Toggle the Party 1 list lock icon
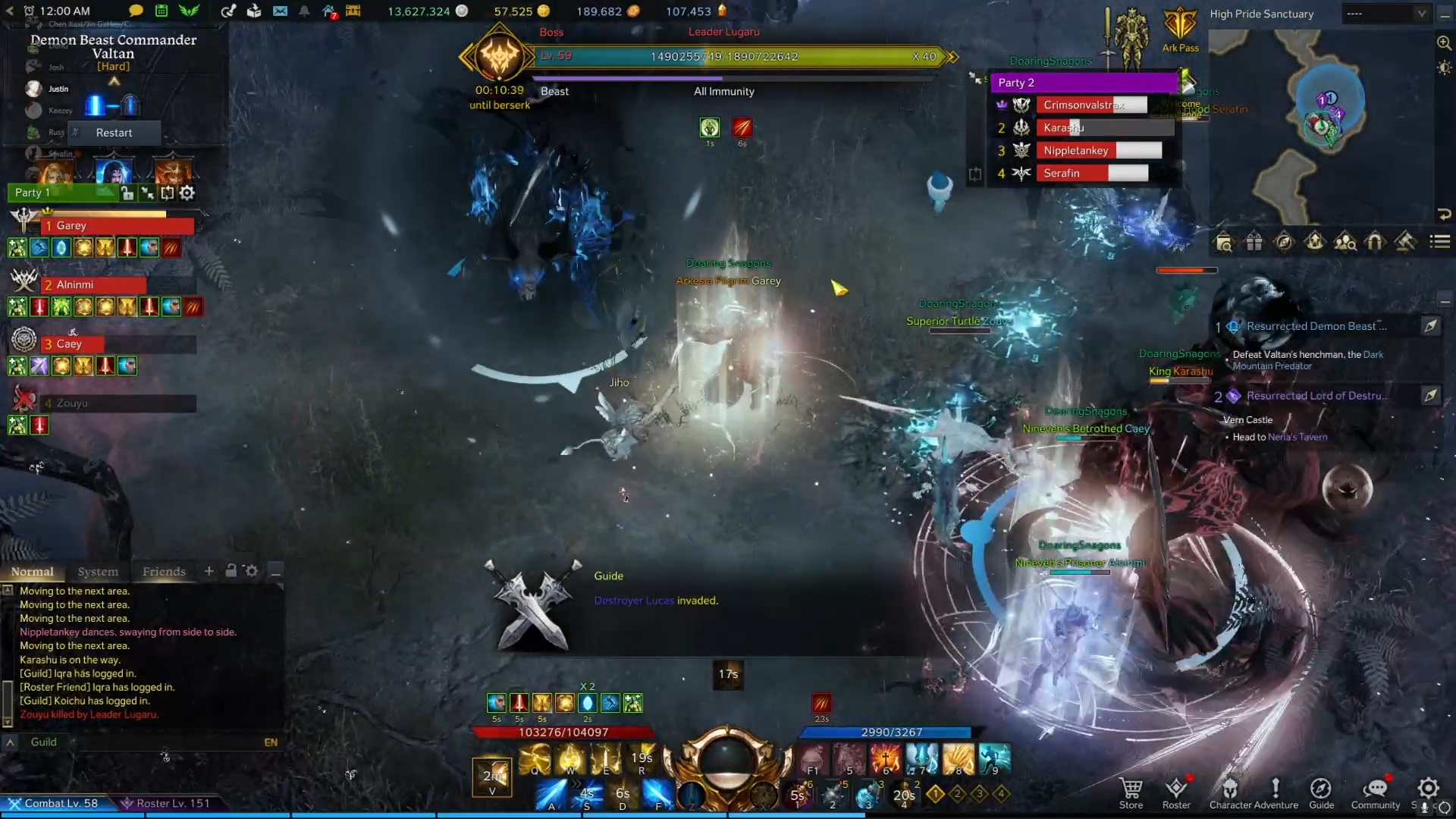Viewport: 1456px width, 819px height. (127, 193)
